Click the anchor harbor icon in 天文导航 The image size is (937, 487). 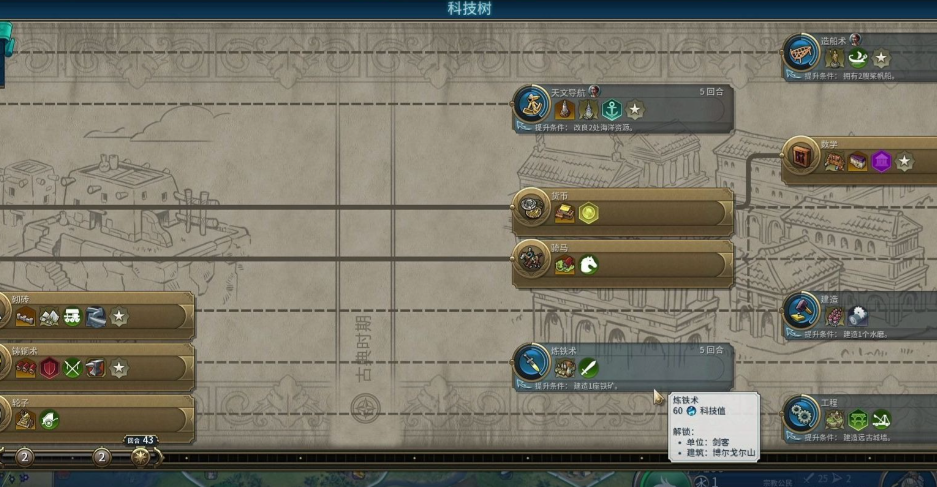click(x=611, y=109)
